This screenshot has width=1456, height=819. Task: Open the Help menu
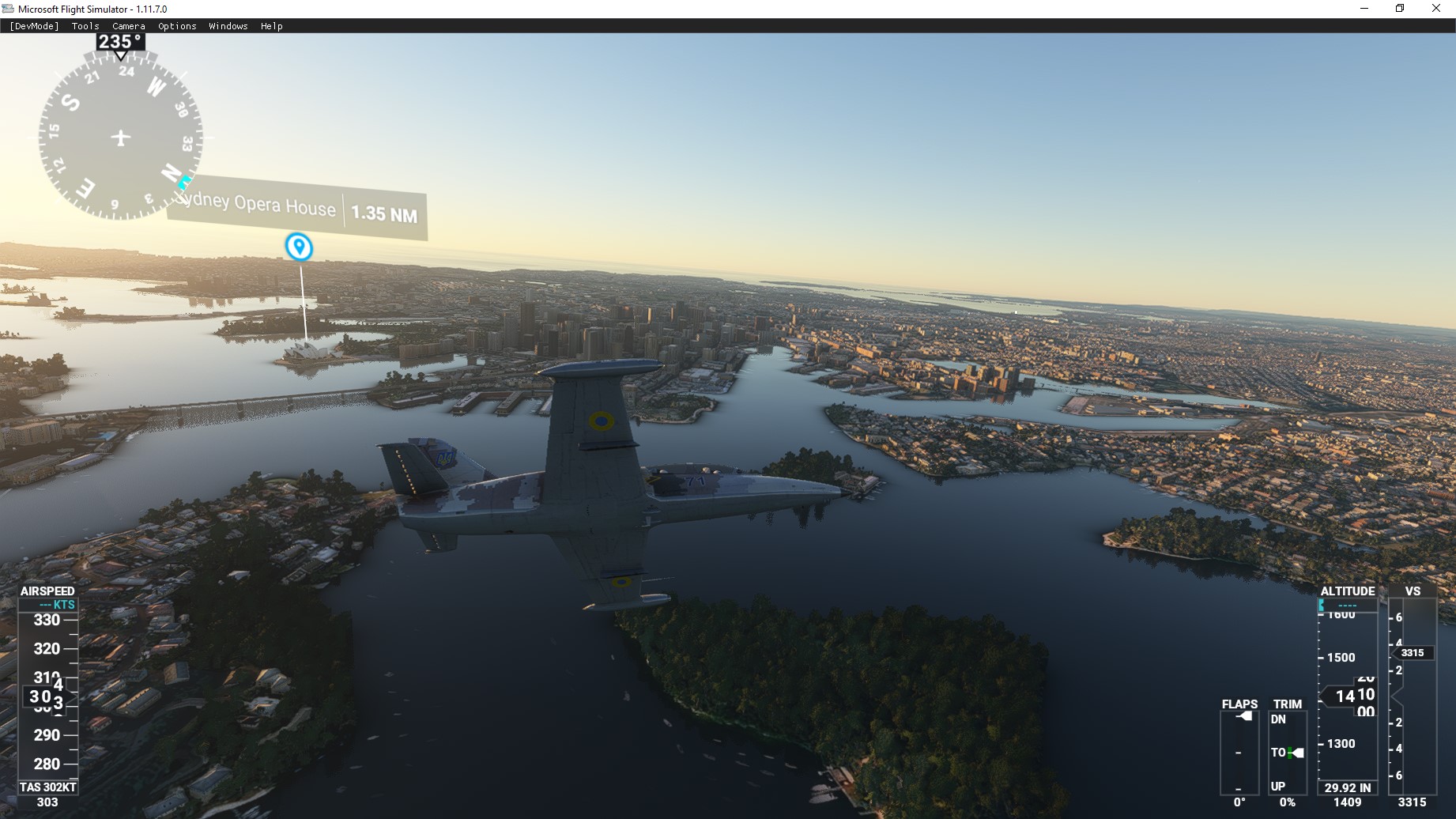click(x=272, y=26)
